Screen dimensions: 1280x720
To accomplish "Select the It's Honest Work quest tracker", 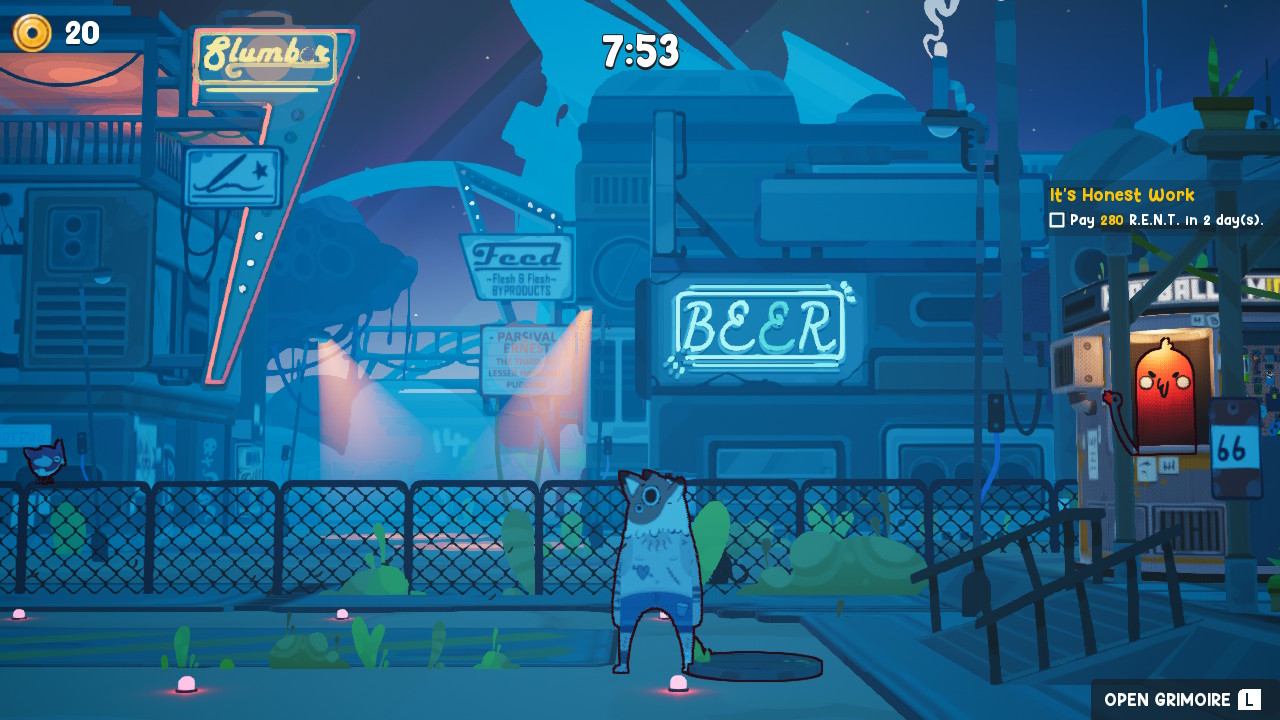I will click(1122, 195).
